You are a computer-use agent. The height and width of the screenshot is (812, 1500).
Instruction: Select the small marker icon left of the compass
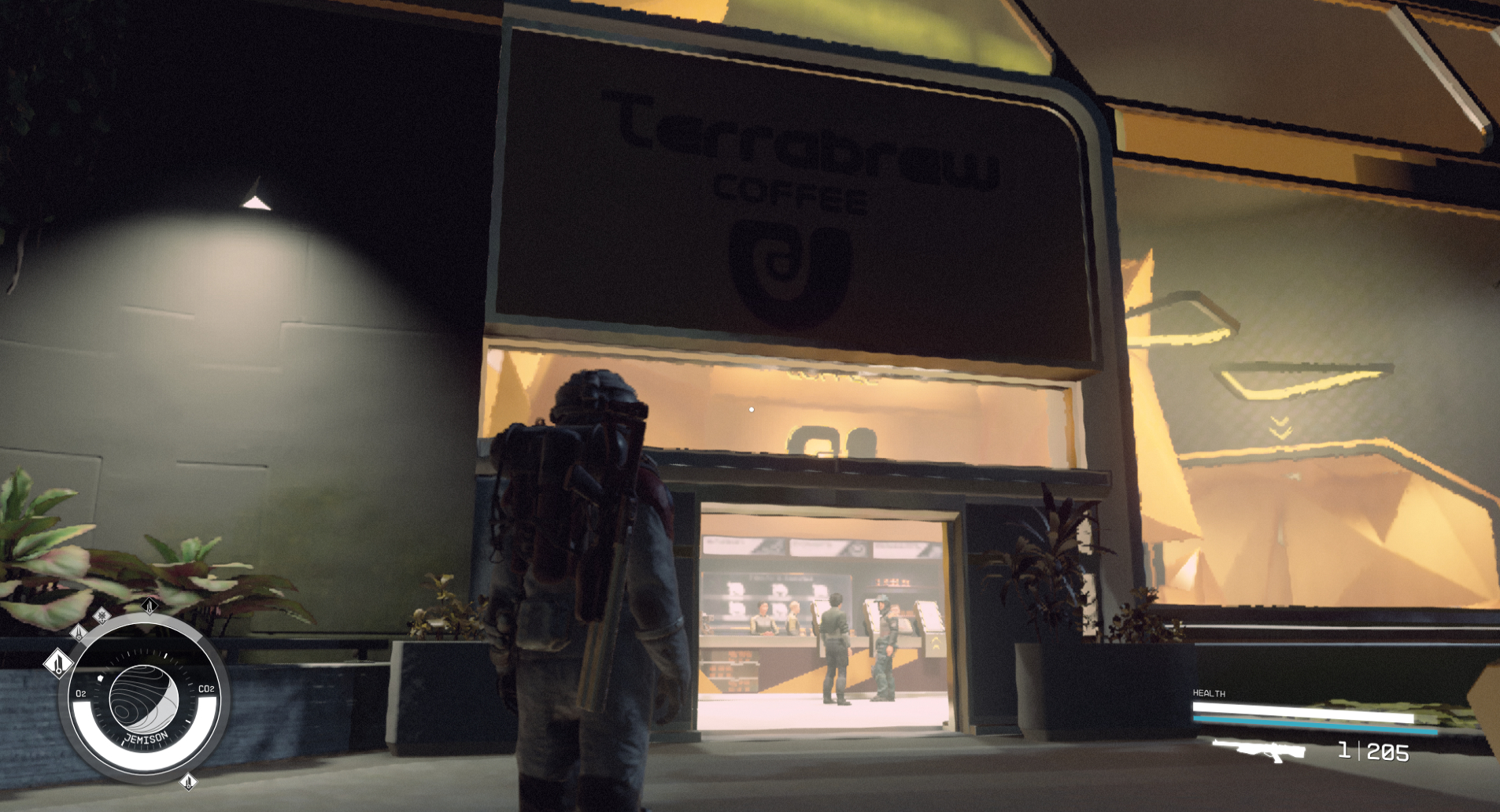coord(79,633)
